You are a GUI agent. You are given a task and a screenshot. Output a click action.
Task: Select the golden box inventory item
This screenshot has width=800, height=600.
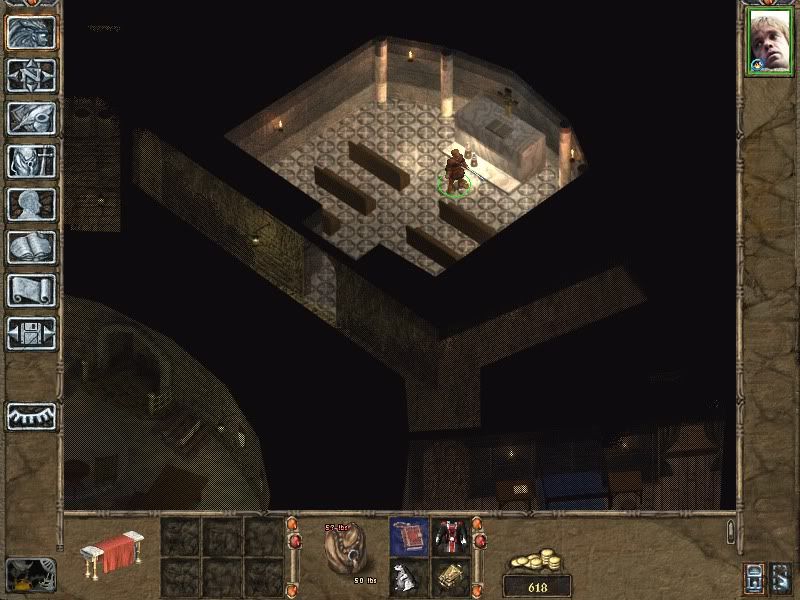451,577
